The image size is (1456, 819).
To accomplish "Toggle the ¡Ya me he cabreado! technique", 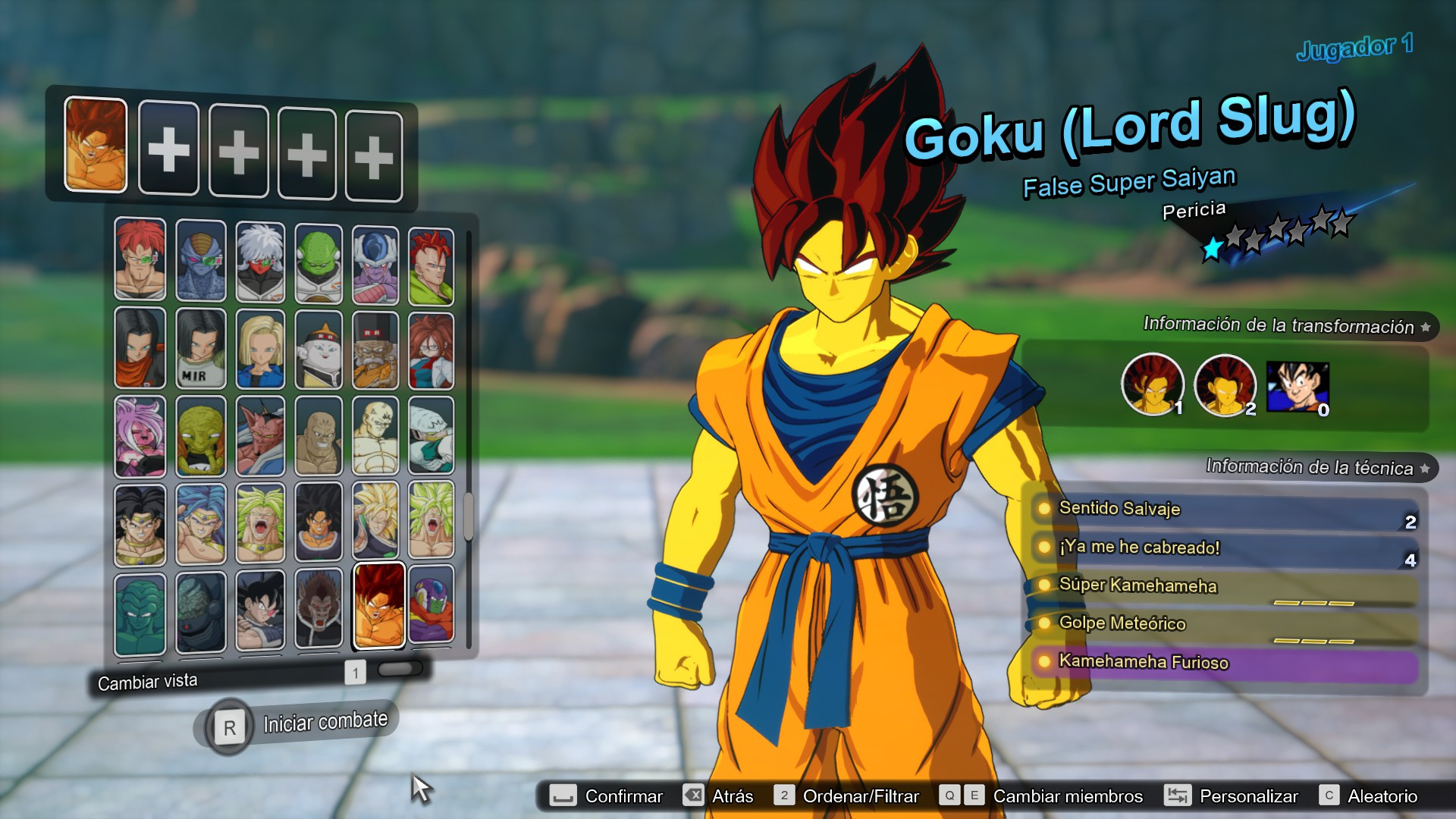I will [x=1043, y=548].
